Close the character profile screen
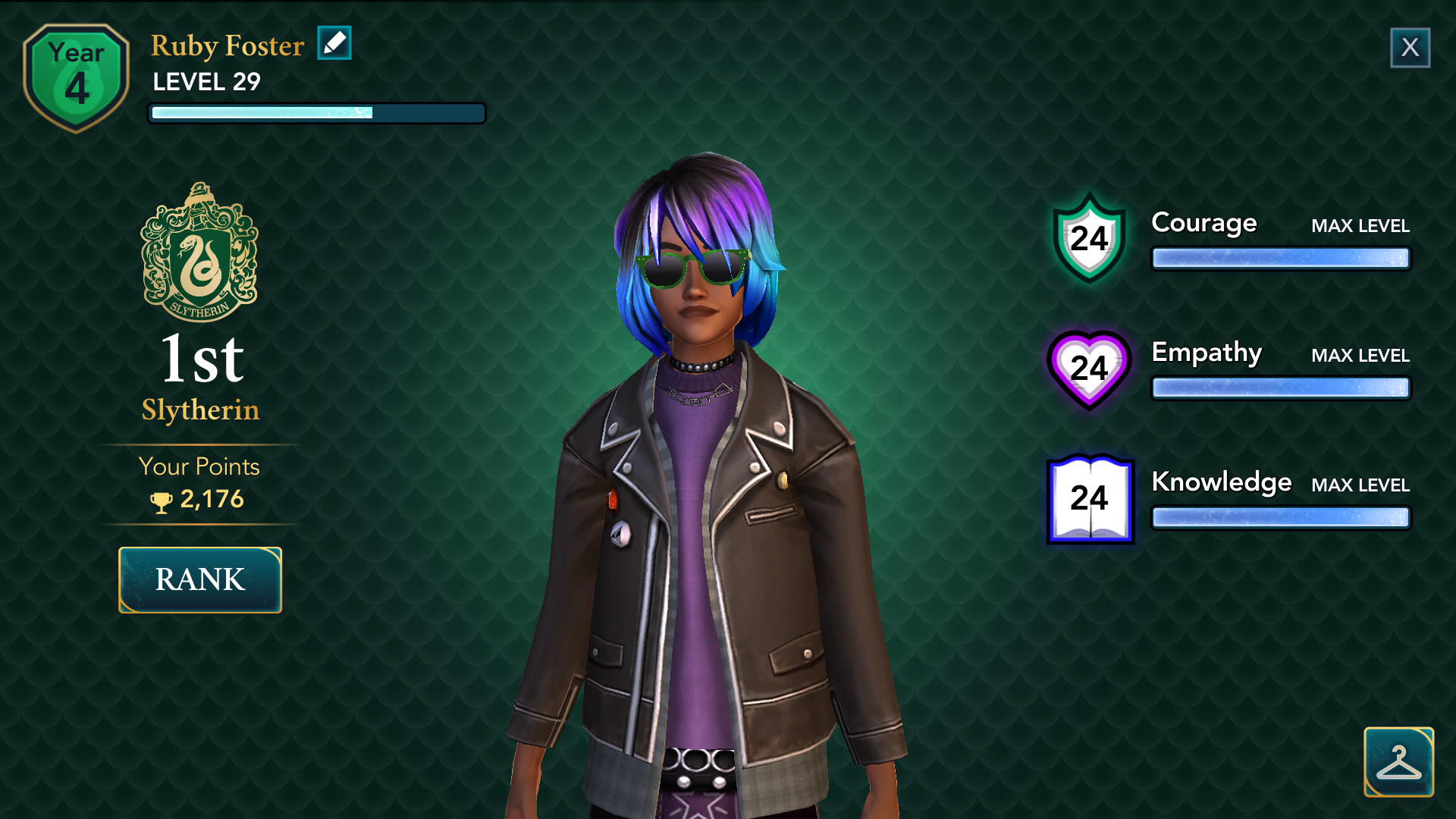The image size is (1456, 819). point(1410,48)
